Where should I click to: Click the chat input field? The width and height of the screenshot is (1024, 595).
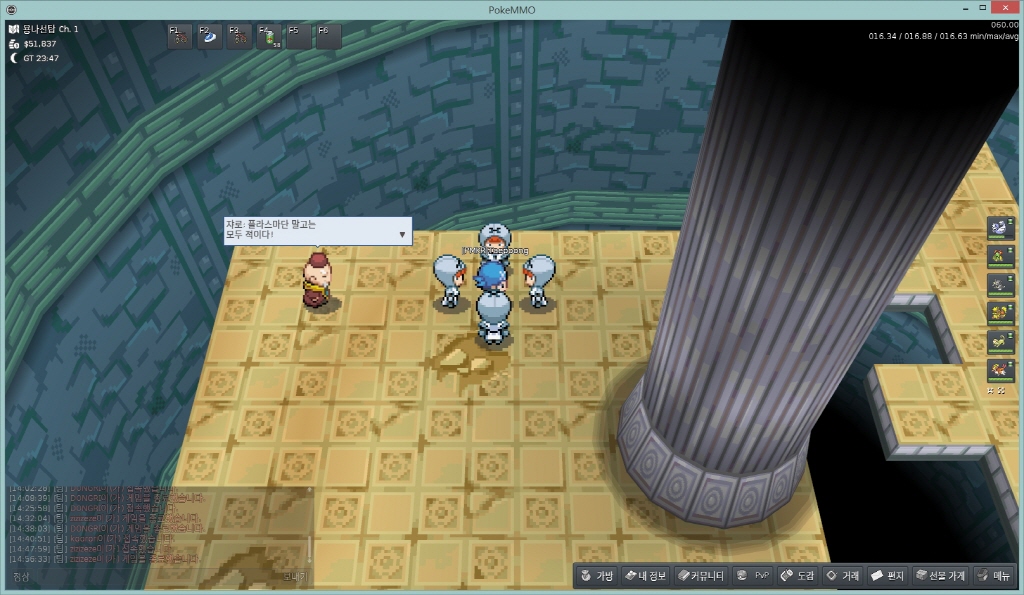tap(150, 577)
